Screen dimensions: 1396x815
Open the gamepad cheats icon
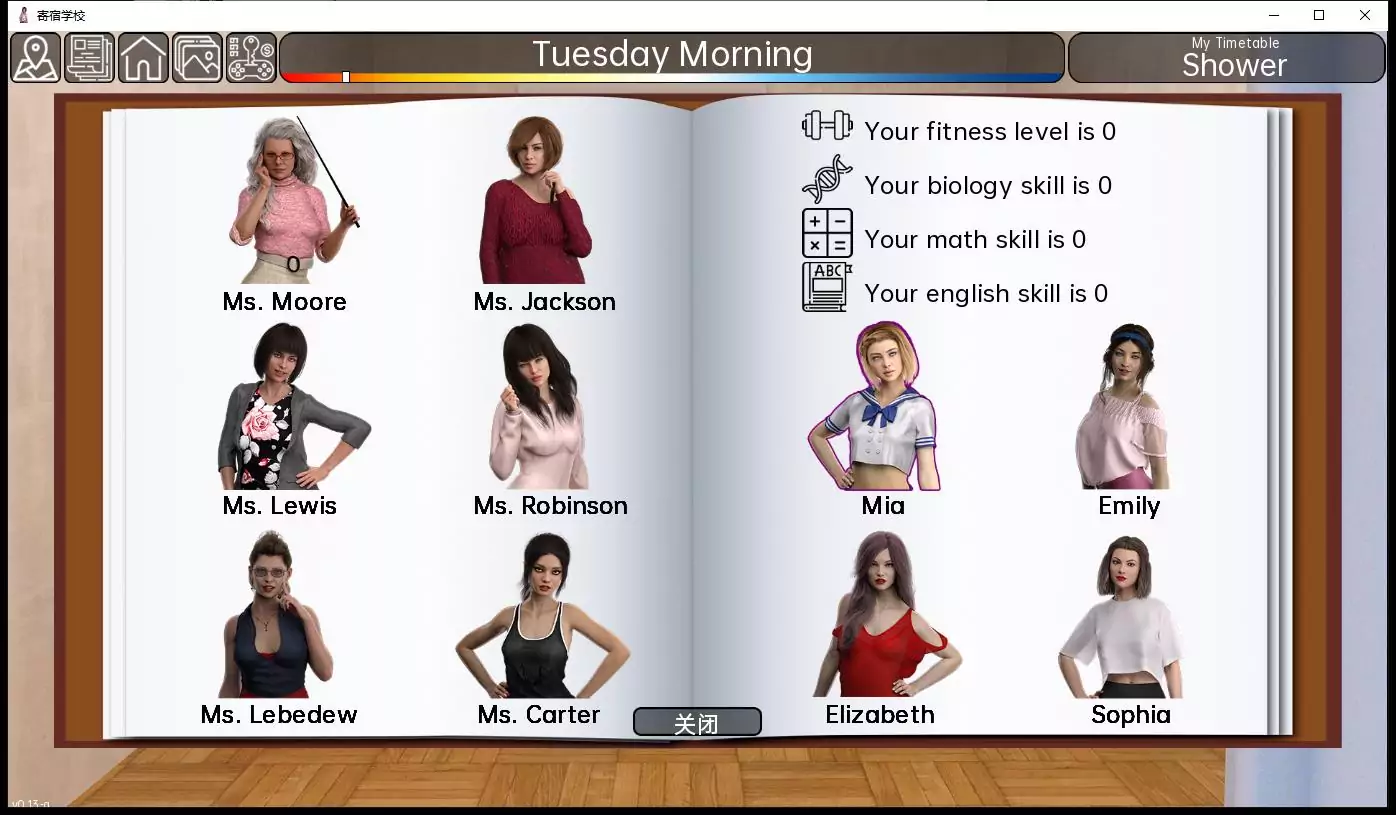pos(251,58)
